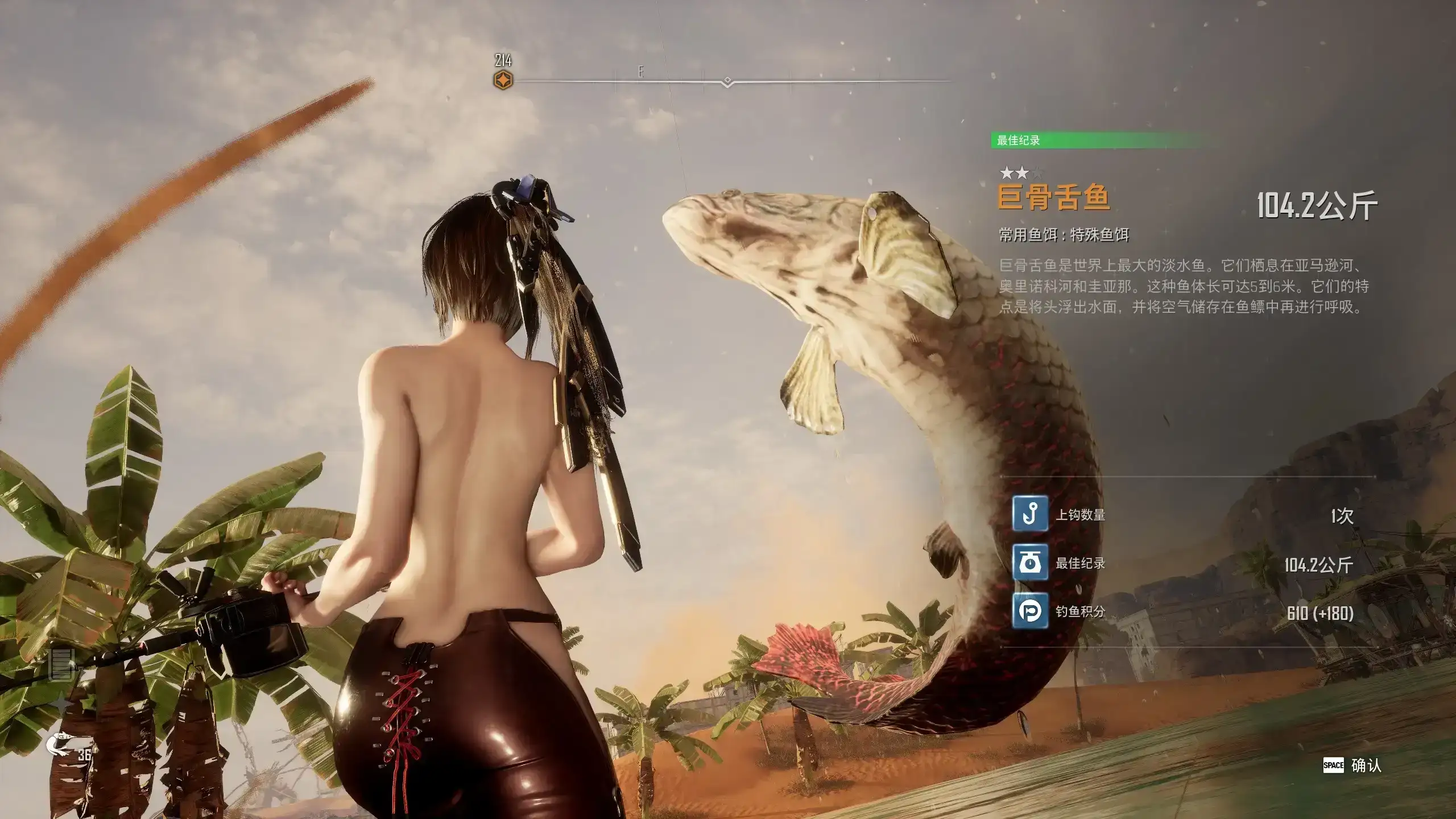Click the weighing scale 最佳纪录 icon
Screen dimensions: 1456x819
(1030, 563)
